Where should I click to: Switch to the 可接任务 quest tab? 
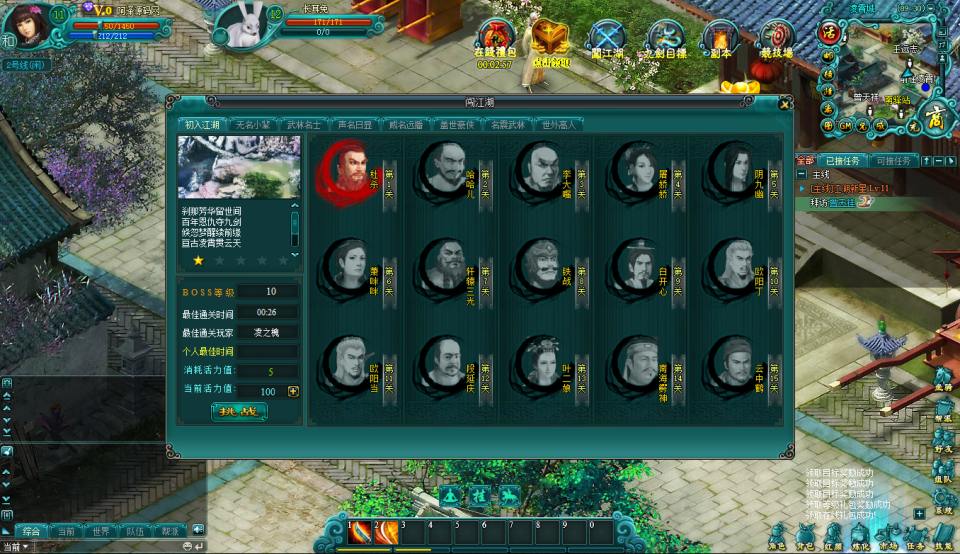(891, 161)
